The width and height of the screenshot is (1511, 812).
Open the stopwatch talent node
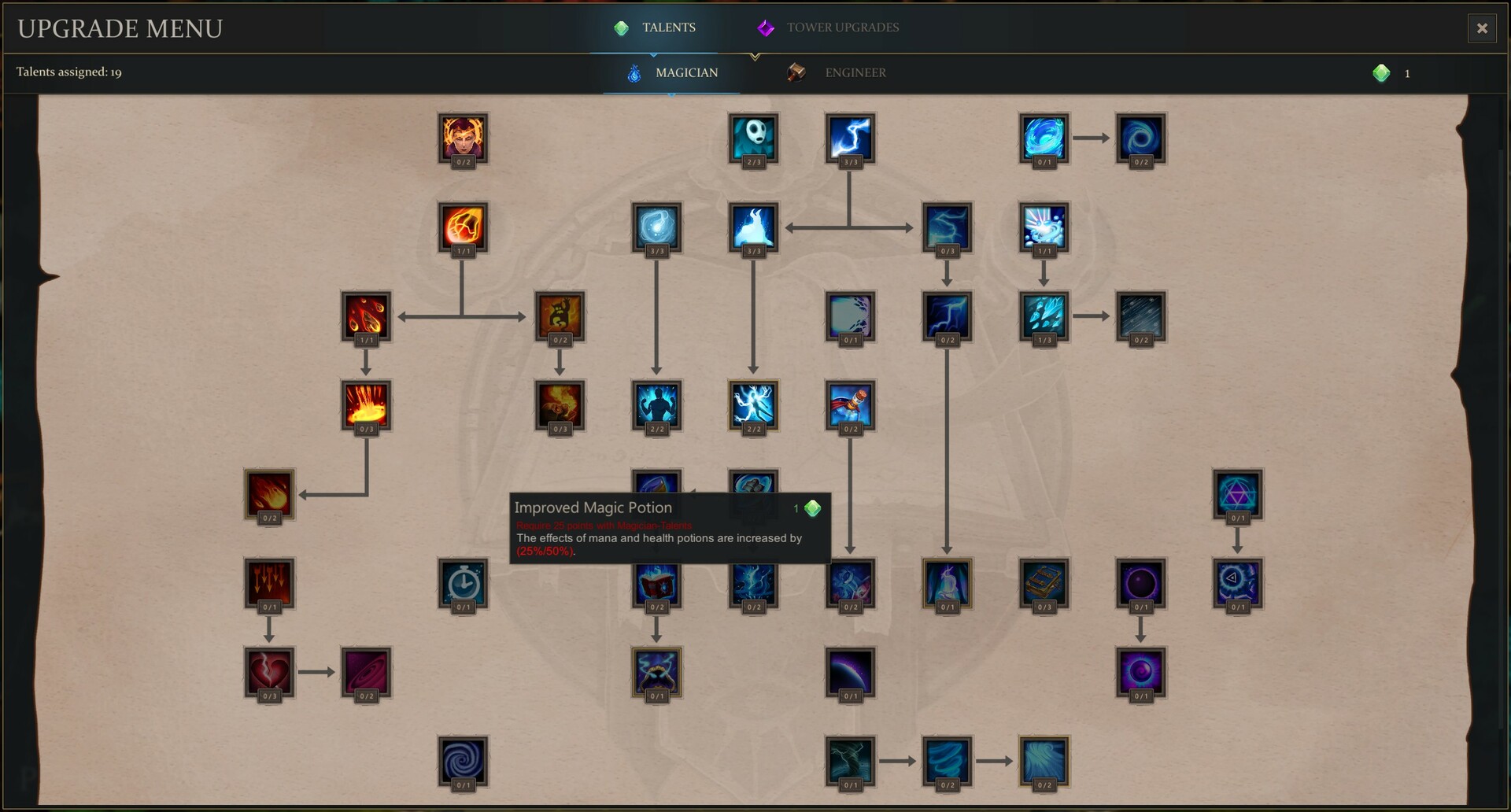click(463, 584)
